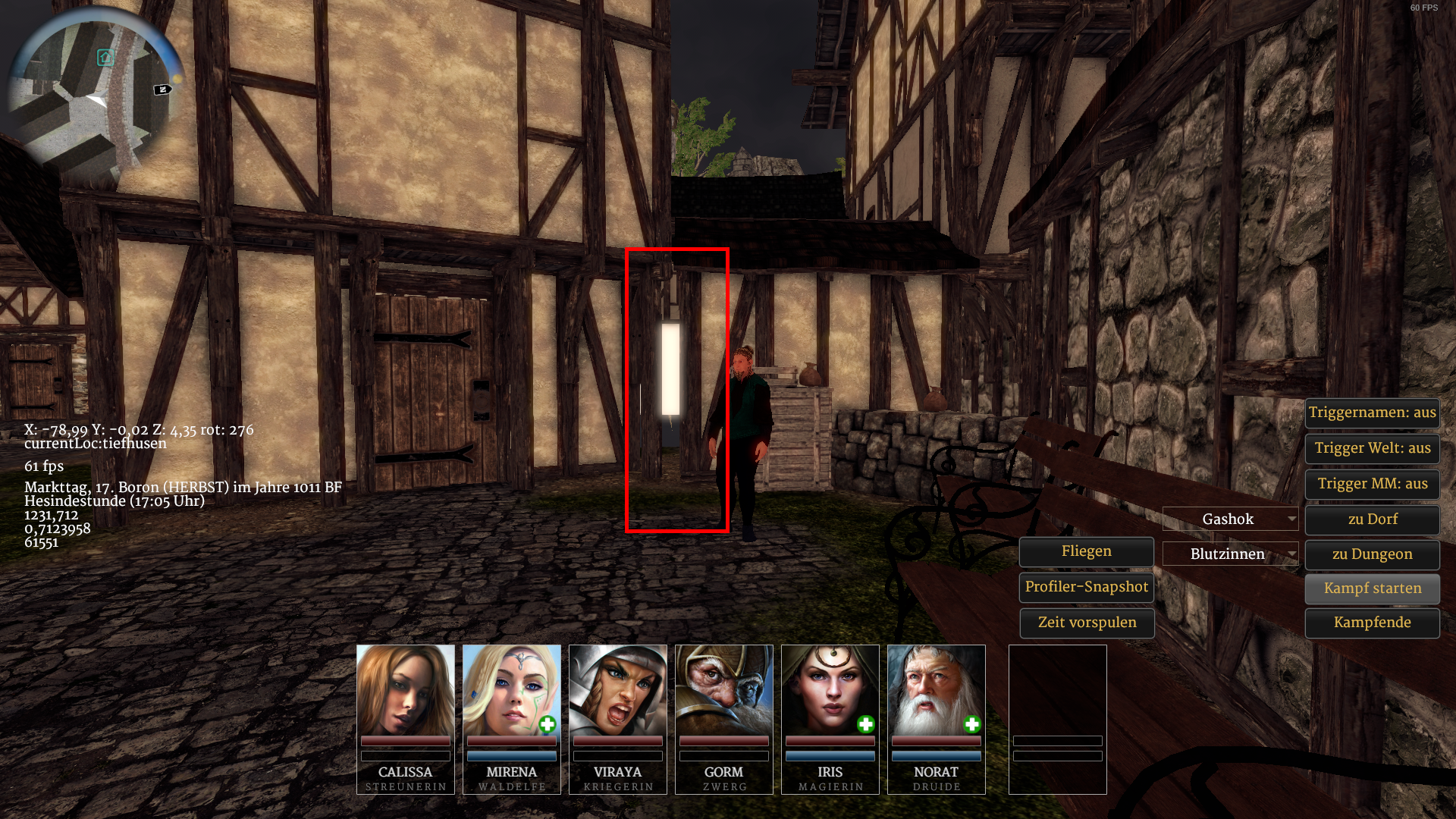Toggle the Triggernamen debug button

[x=1372, y=413]
